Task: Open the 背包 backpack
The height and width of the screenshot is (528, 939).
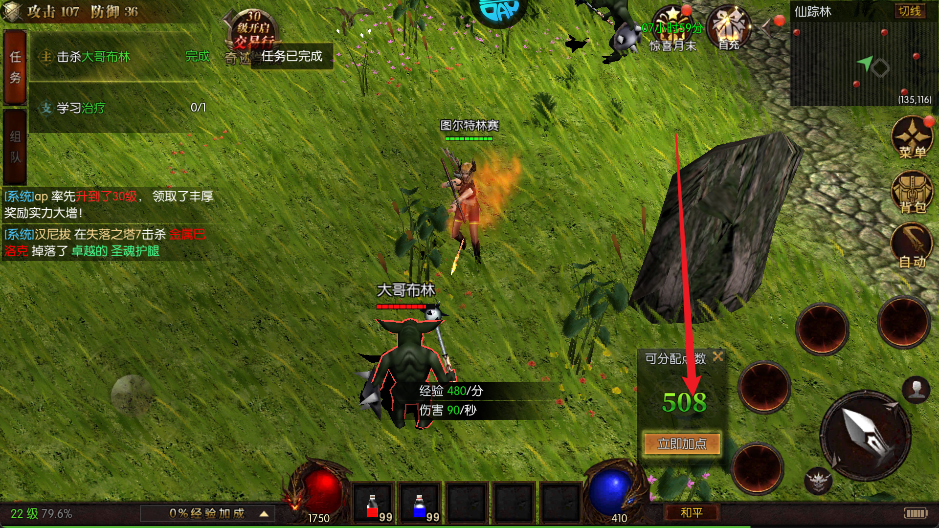Action: coord(912,191)
